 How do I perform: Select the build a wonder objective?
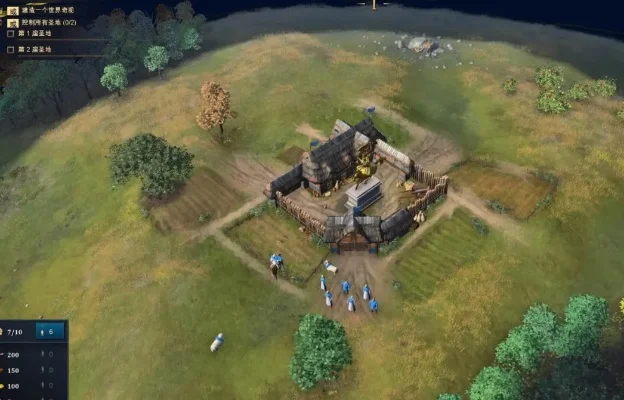tap(44, 9)
